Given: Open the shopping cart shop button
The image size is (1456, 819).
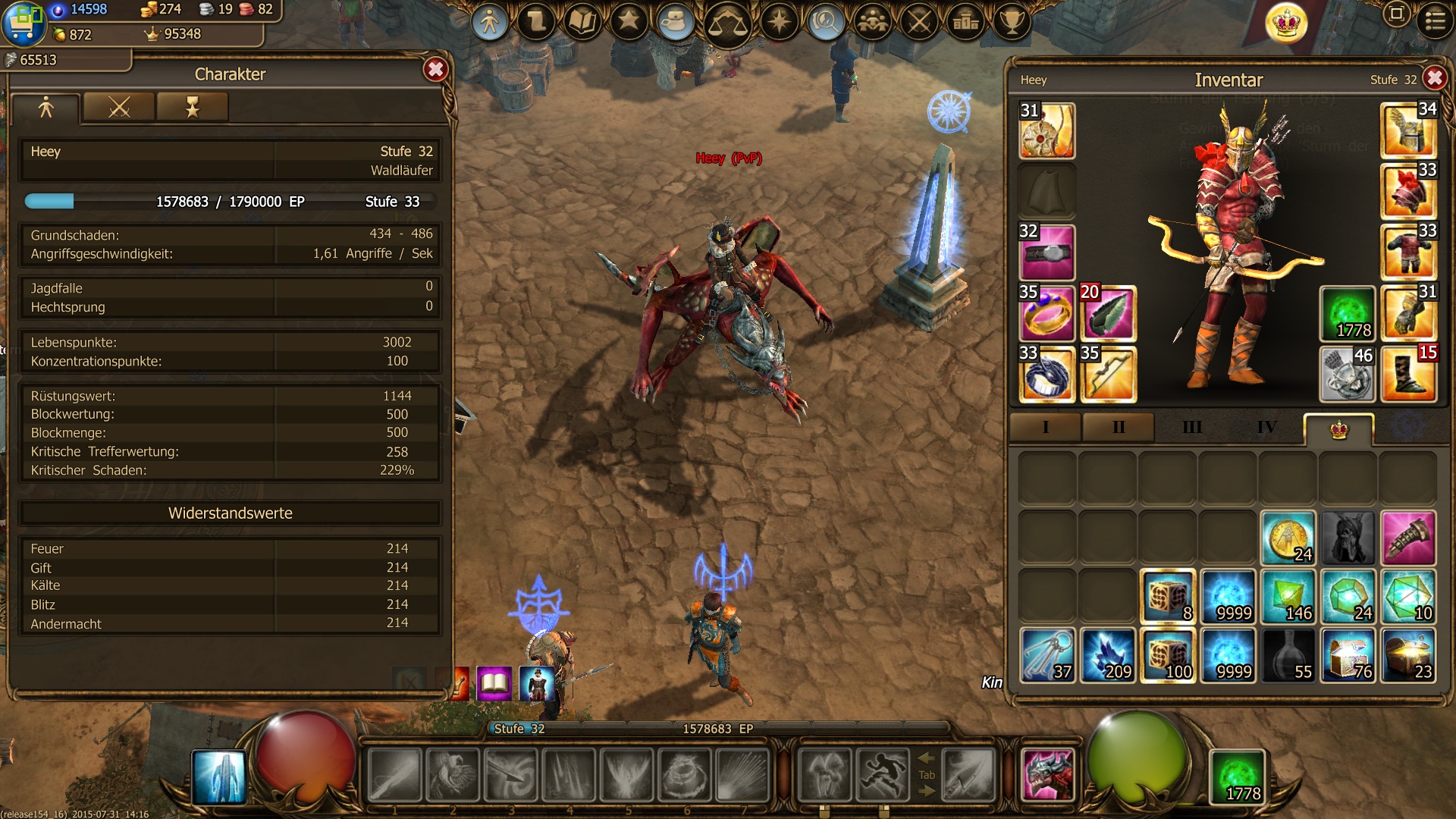Looking at the screenshot, I should [x=23, y=24].
